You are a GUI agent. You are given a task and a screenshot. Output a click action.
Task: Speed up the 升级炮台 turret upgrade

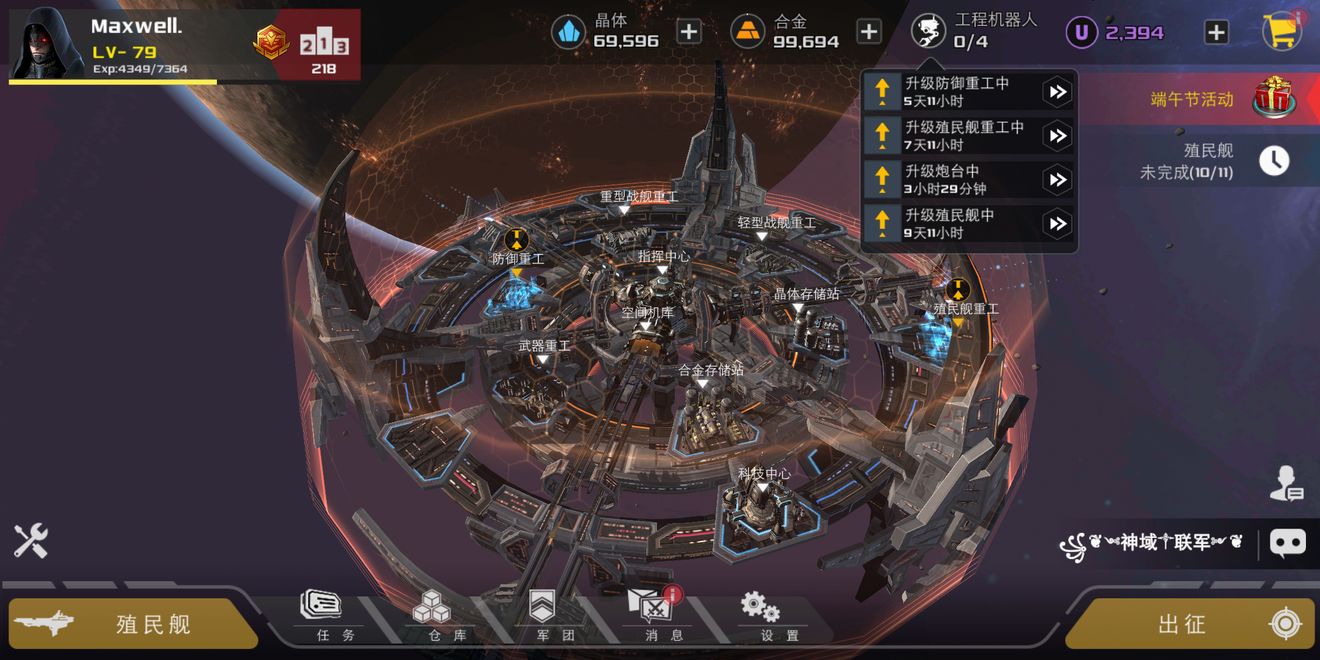coord(1057,180)
